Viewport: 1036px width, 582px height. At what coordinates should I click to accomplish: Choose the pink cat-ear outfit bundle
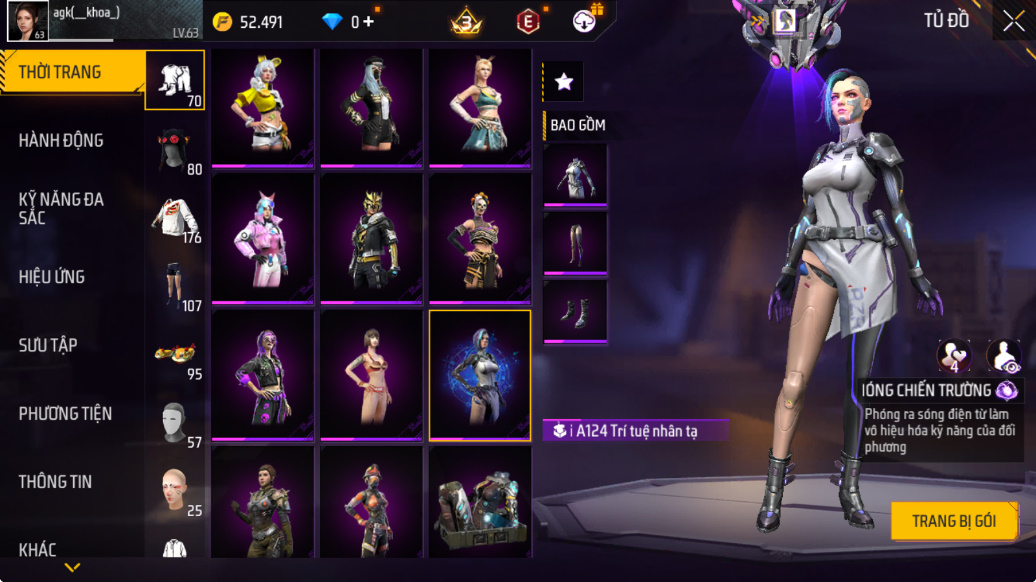(263, 239)
